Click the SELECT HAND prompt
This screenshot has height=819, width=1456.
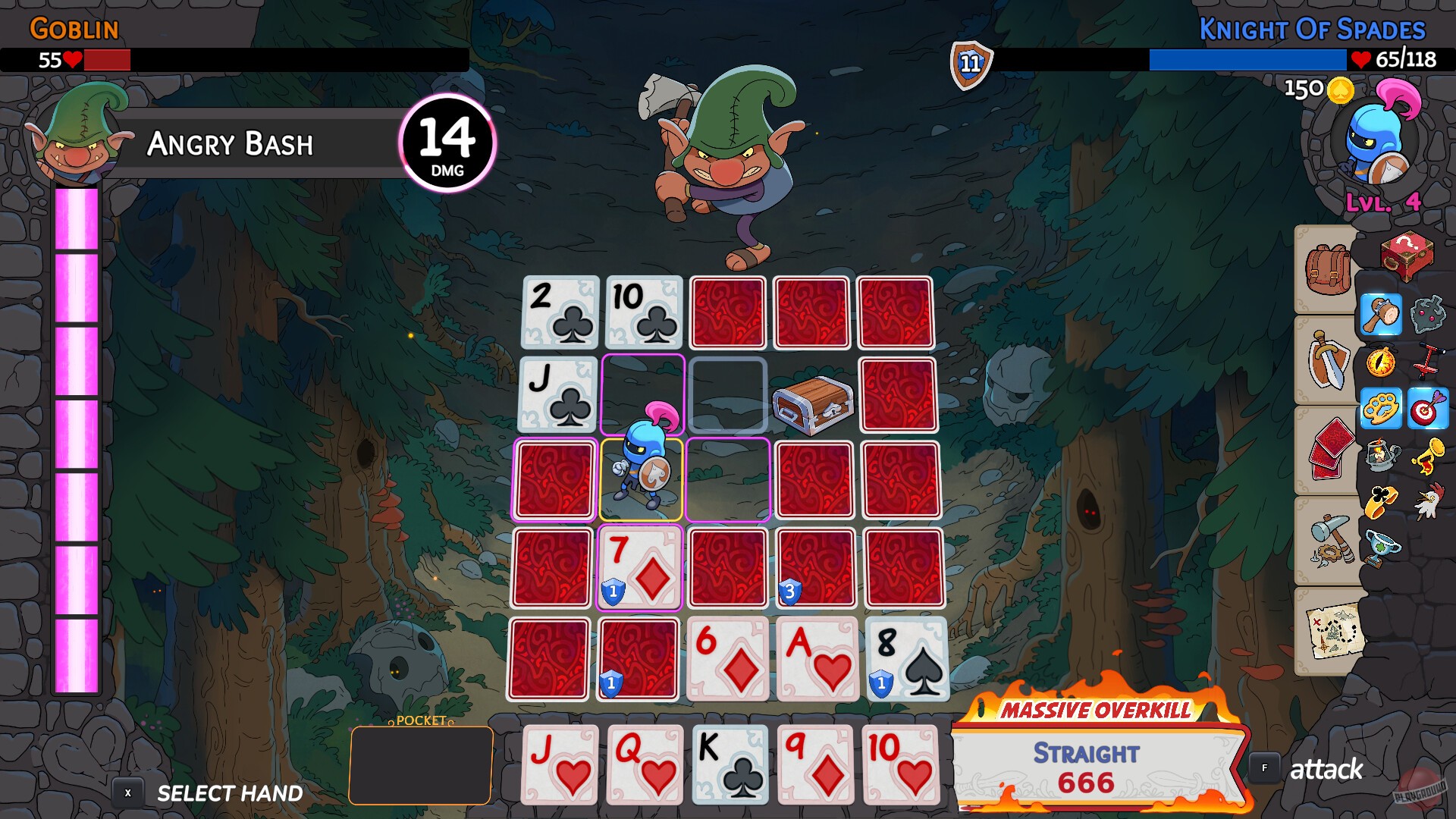pyautogui.click(x=227, y=793)
